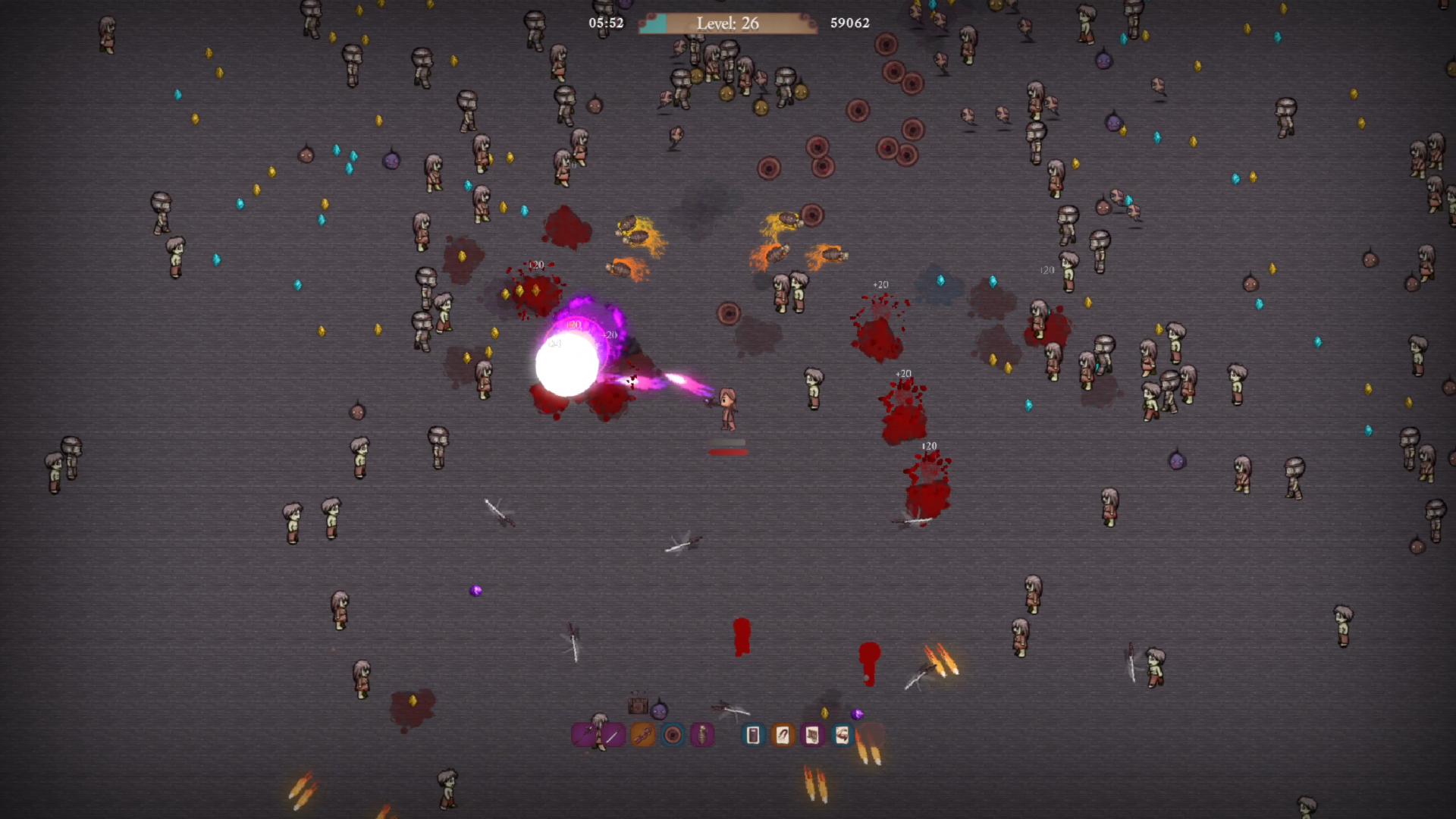Select the magic staff weapon icon

(x=583, y=734)
